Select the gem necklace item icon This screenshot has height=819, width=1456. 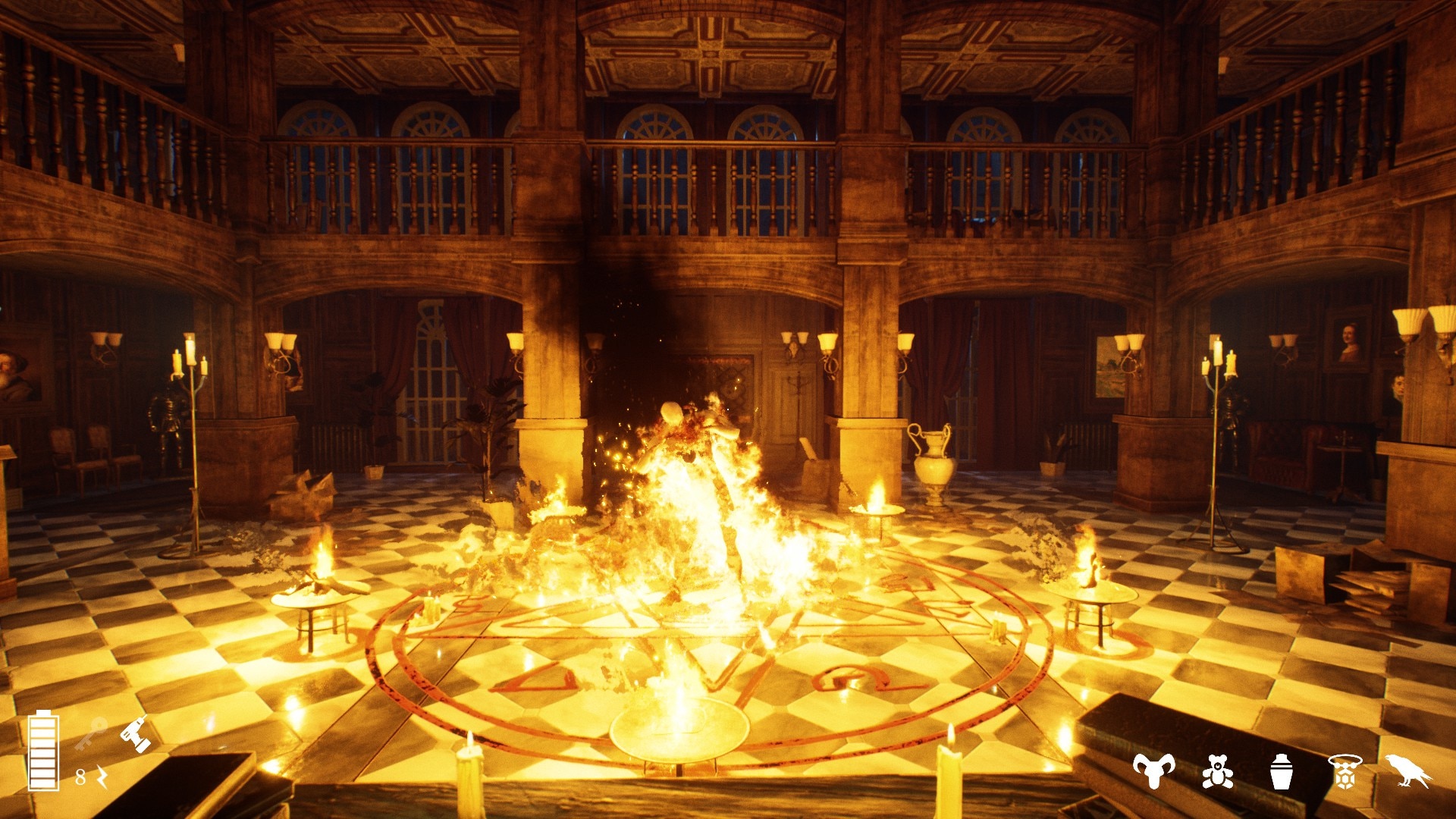(1345, 772)
